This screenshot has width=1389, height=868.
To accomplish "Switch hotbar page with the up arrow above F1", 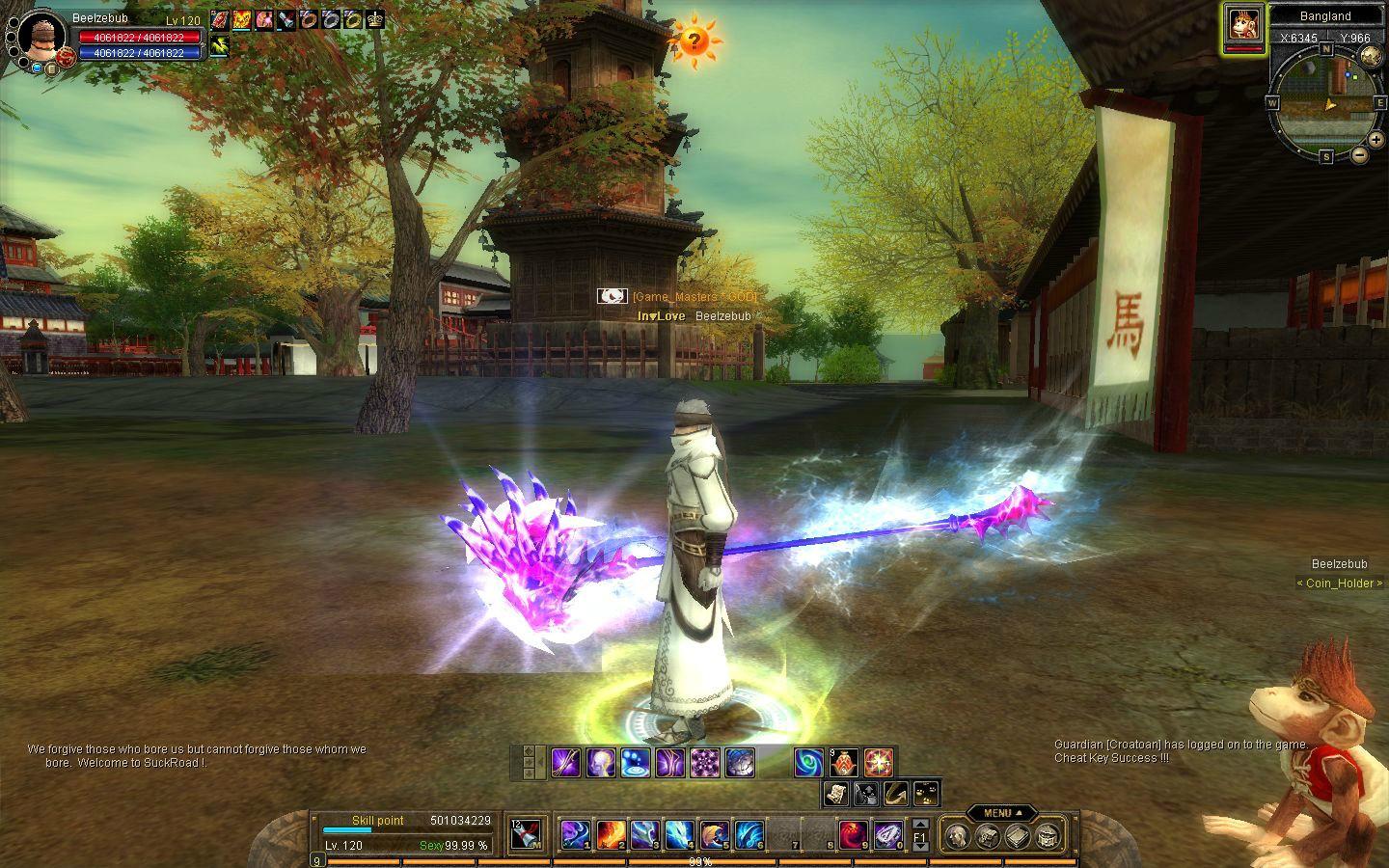I will [x=920, y=823].
